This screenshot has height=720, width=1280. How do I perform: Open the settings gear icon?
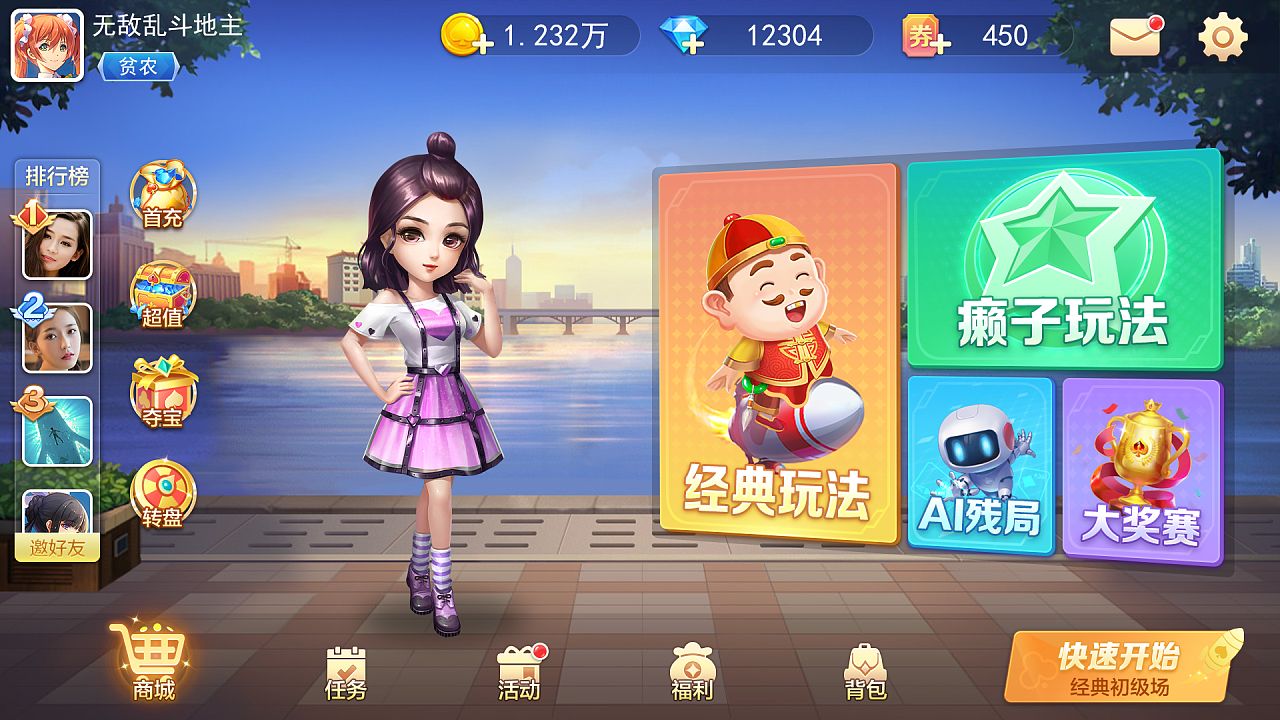point(1222,37)
